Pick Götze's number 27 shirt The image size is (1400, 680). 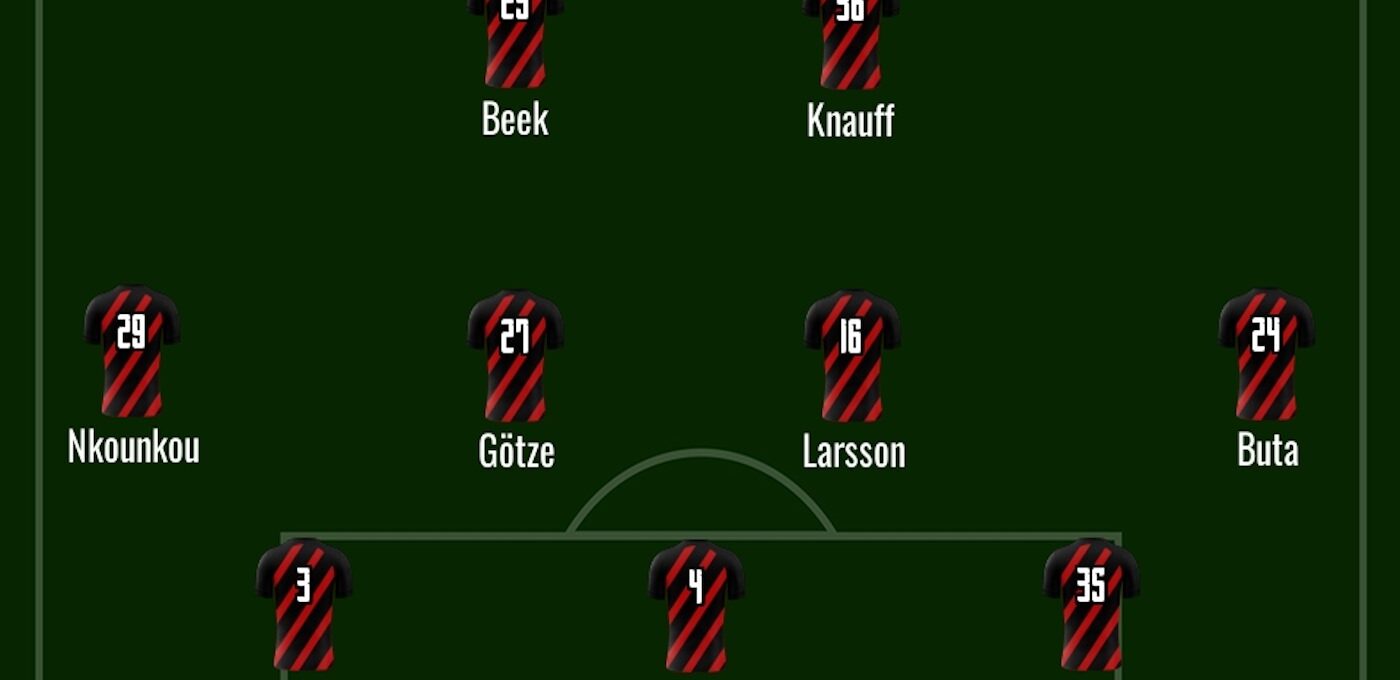click(x=515, y=356)
